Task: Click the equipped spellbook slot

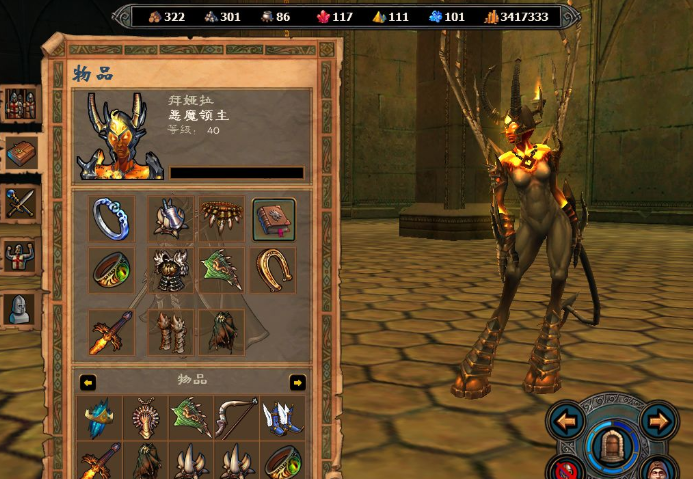Action: [274, 219]
